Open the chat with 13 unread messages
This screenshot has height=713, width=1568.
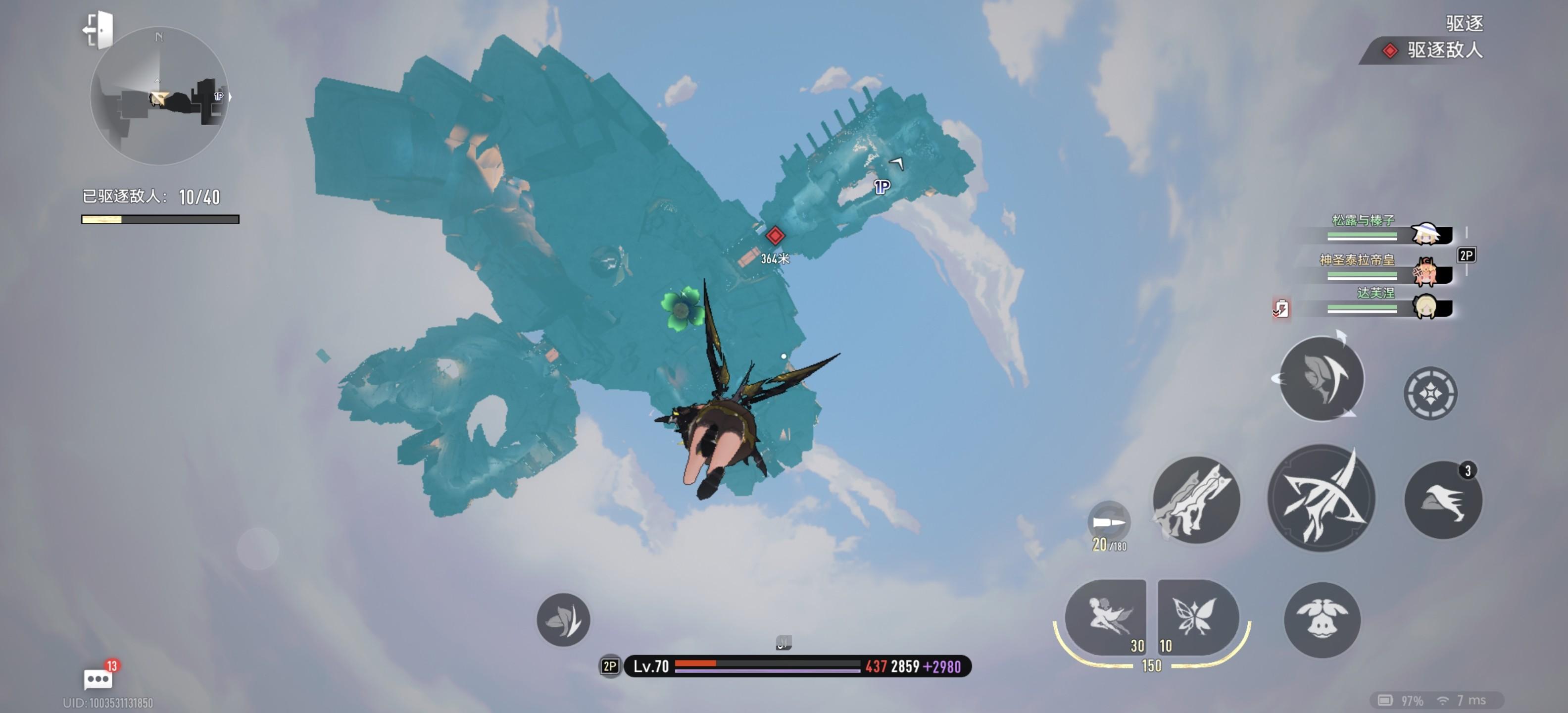click(x=98, y=678)
